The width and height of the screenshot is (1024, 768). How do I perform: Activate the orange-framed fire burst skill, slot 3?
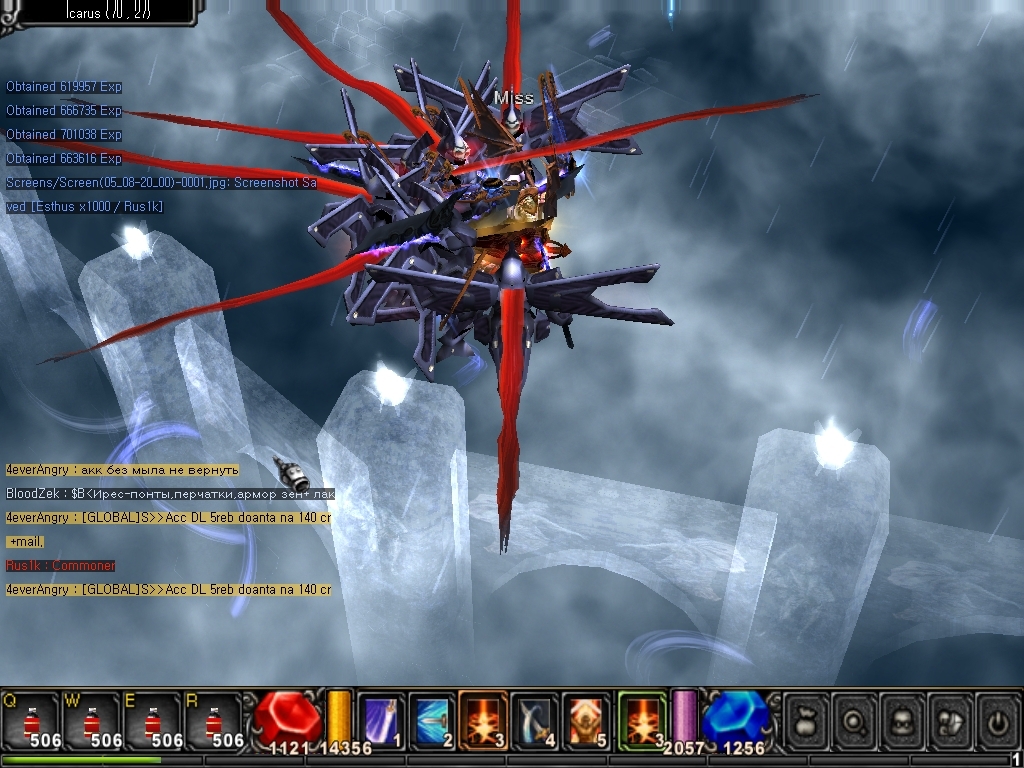(484, 719)
